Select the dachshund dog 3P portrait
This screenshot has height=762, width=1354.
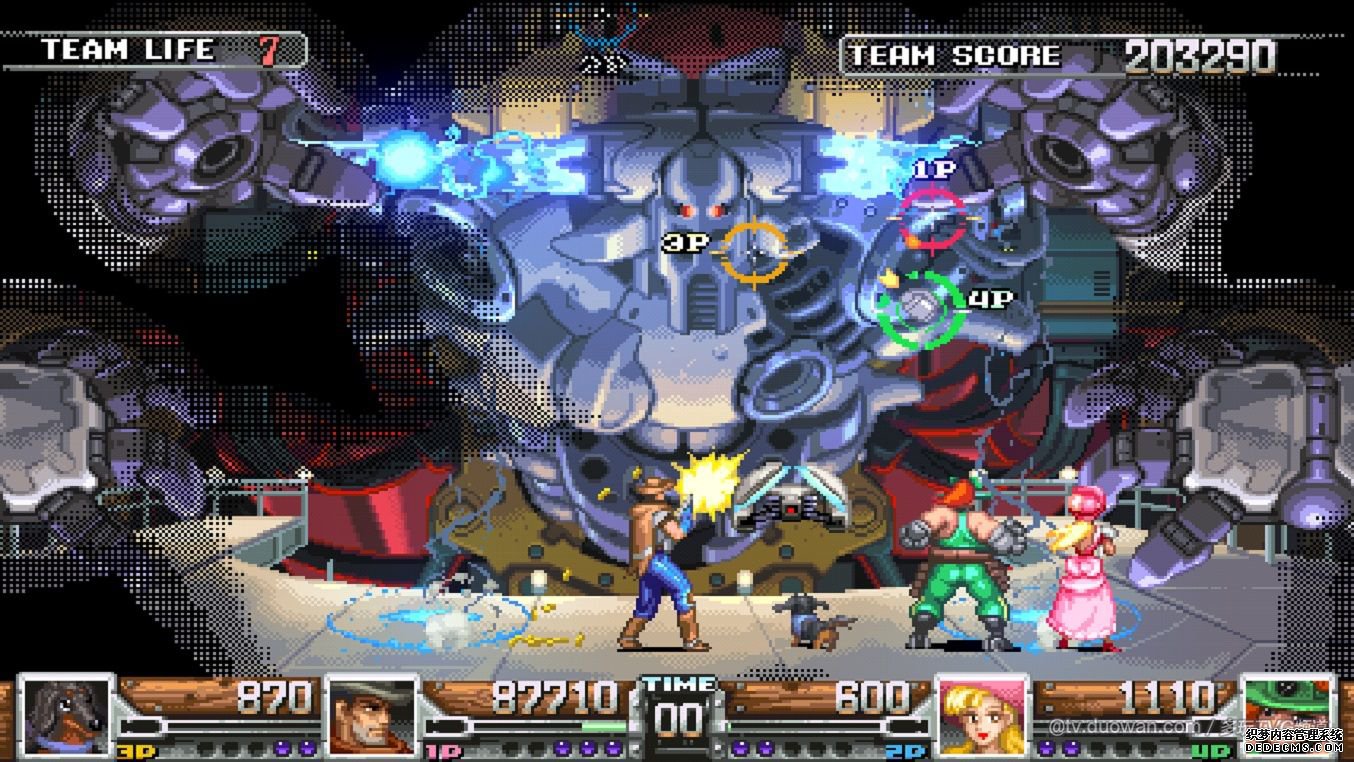[66, 714]
